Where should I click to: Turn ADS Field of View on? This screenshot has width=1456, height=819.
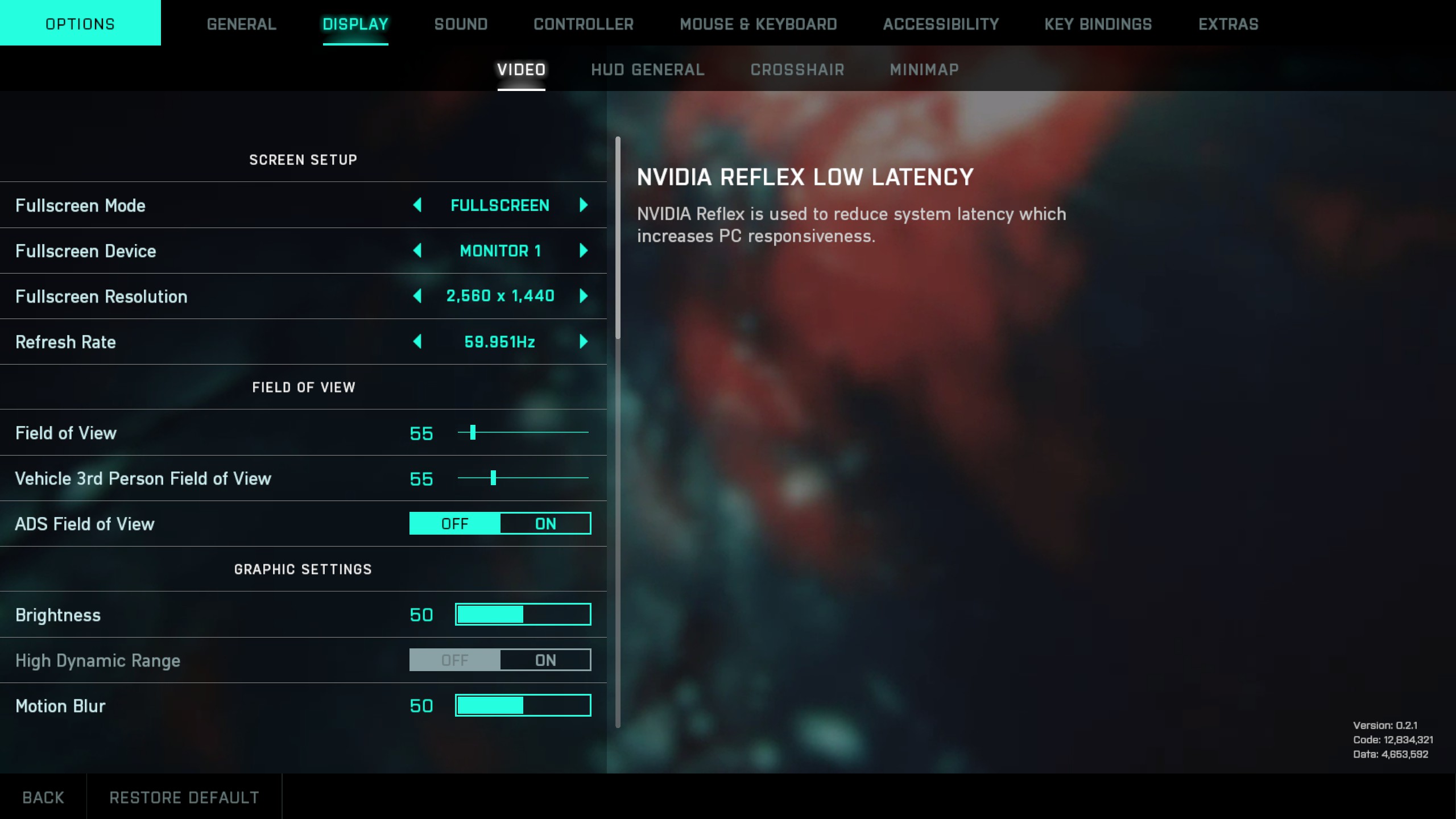[545, 523]
